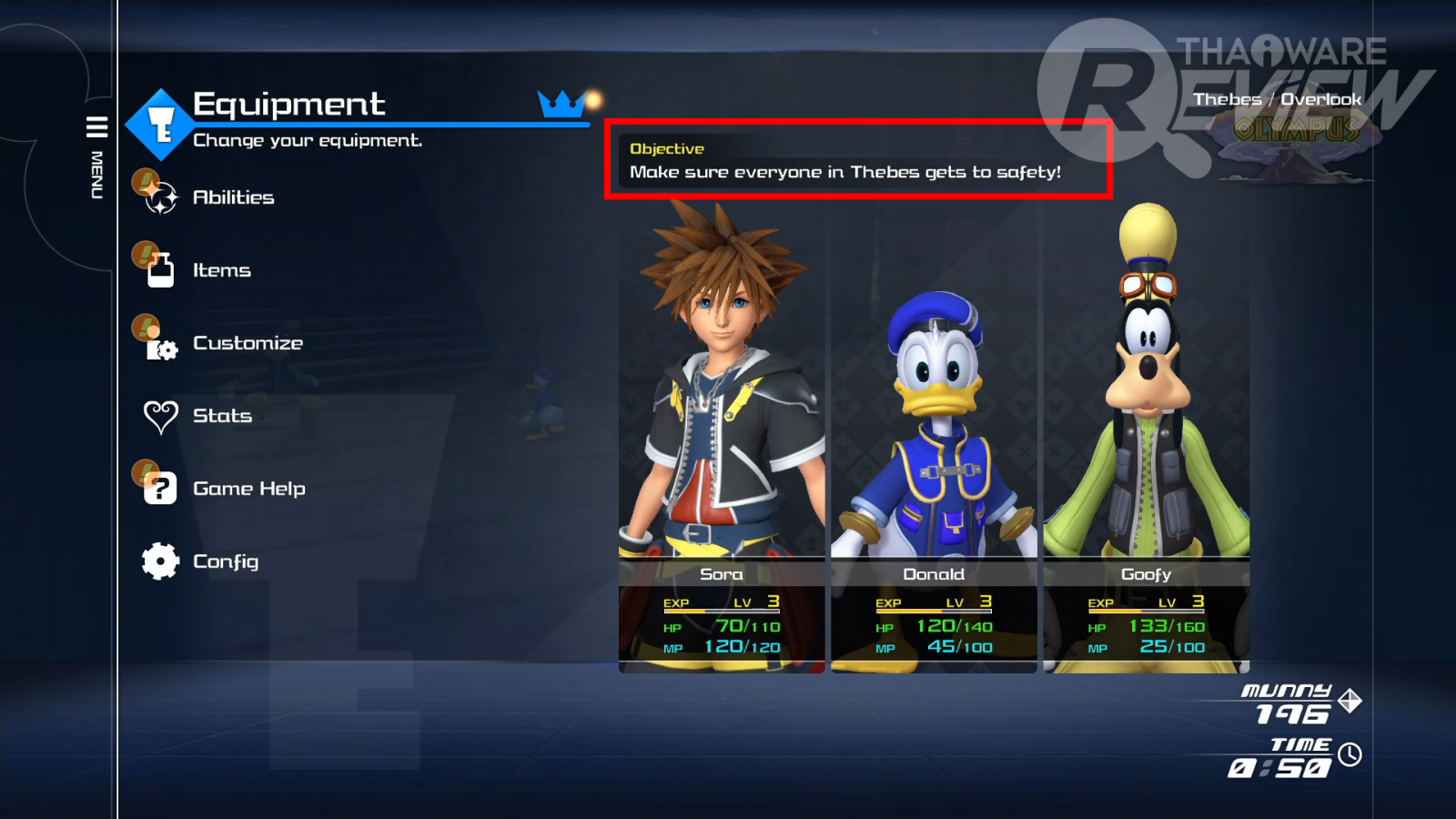The image size is (1456, 819).
Task: Click the three-line MENU icon
Action: pyautogui.click(x=96, y=126)
